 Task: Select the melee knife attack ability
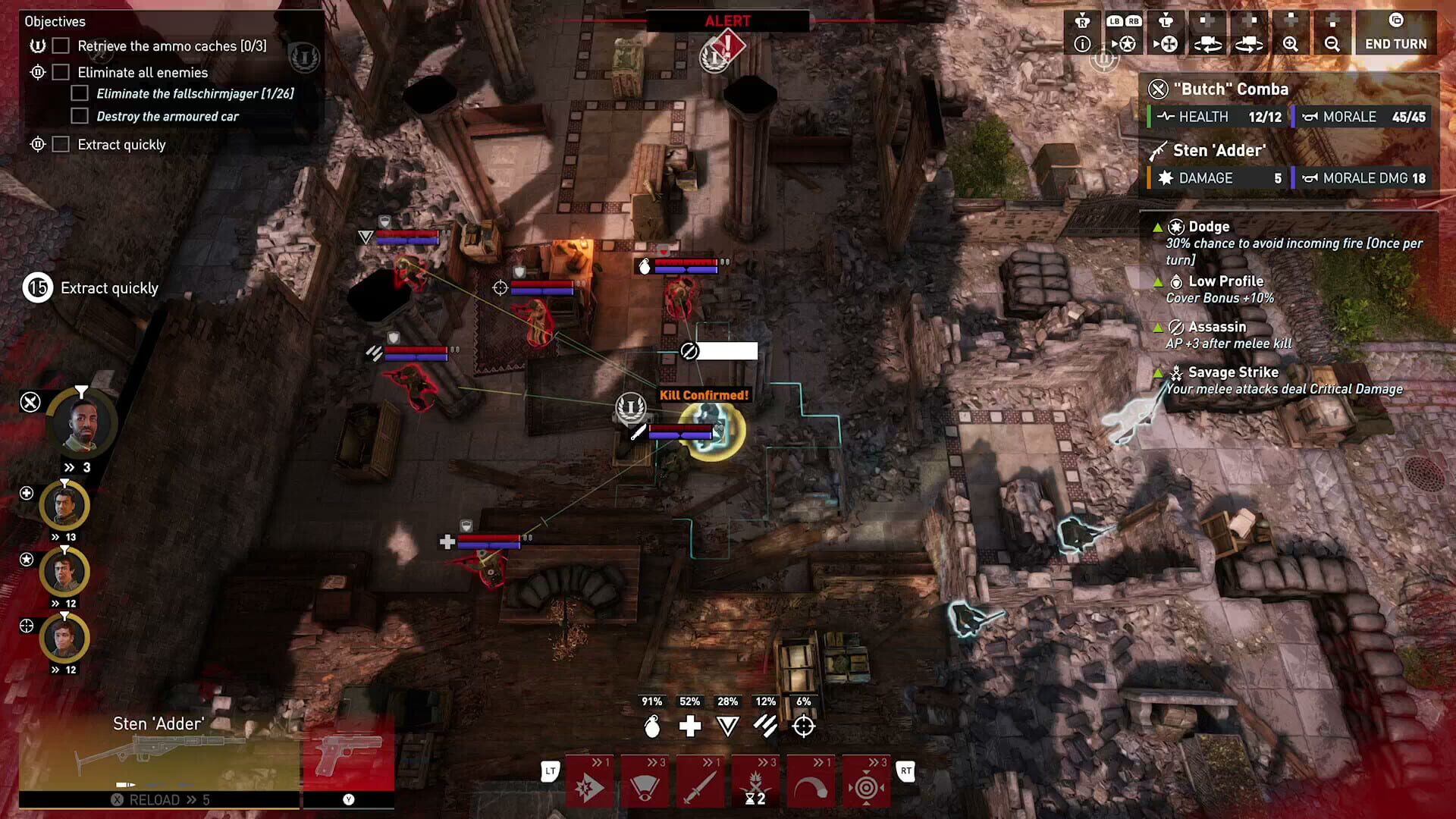pos(701,781)
